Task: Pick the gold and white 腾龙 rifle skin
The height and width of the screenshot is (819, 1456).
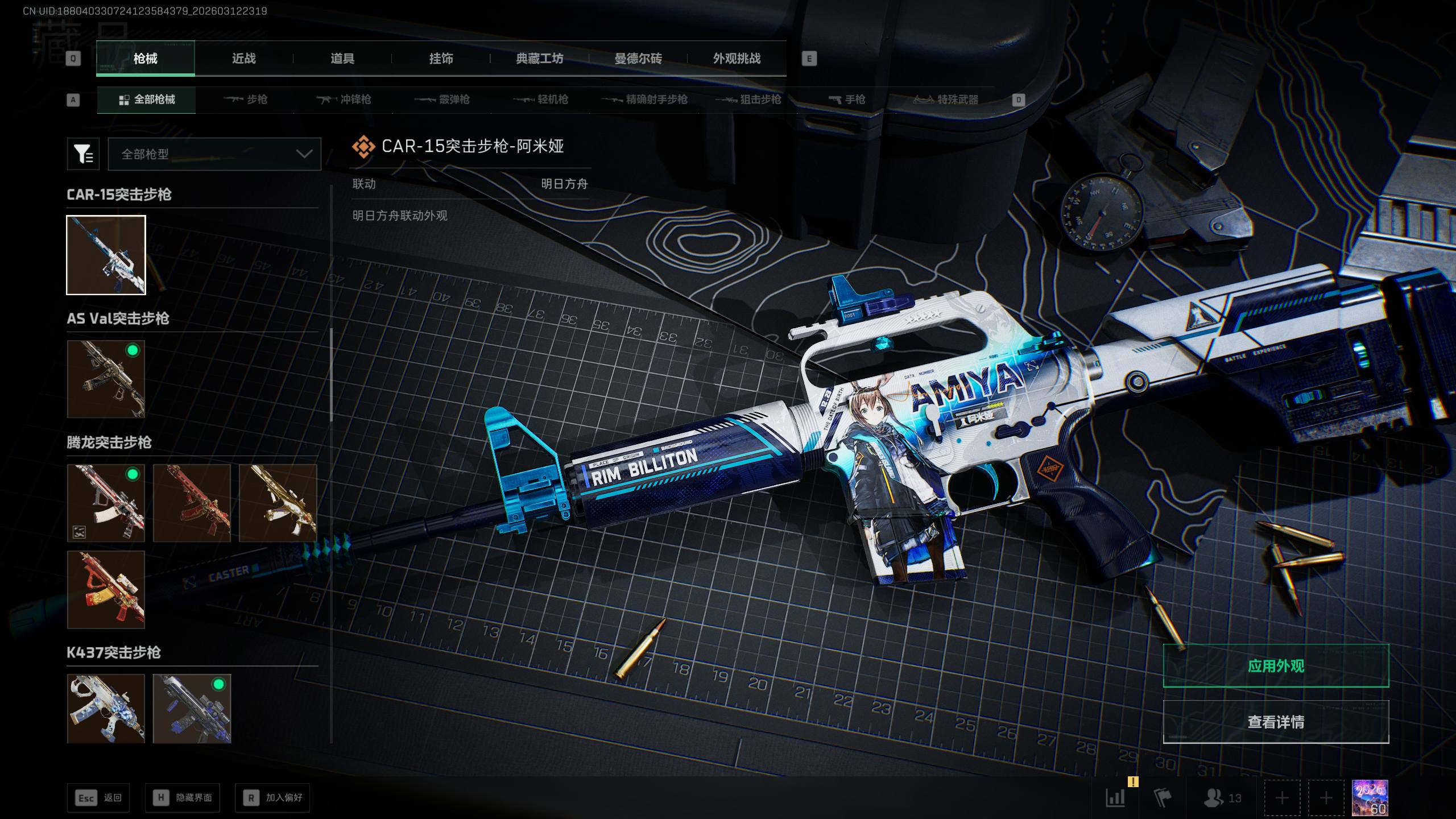Action: coord(278,503)
